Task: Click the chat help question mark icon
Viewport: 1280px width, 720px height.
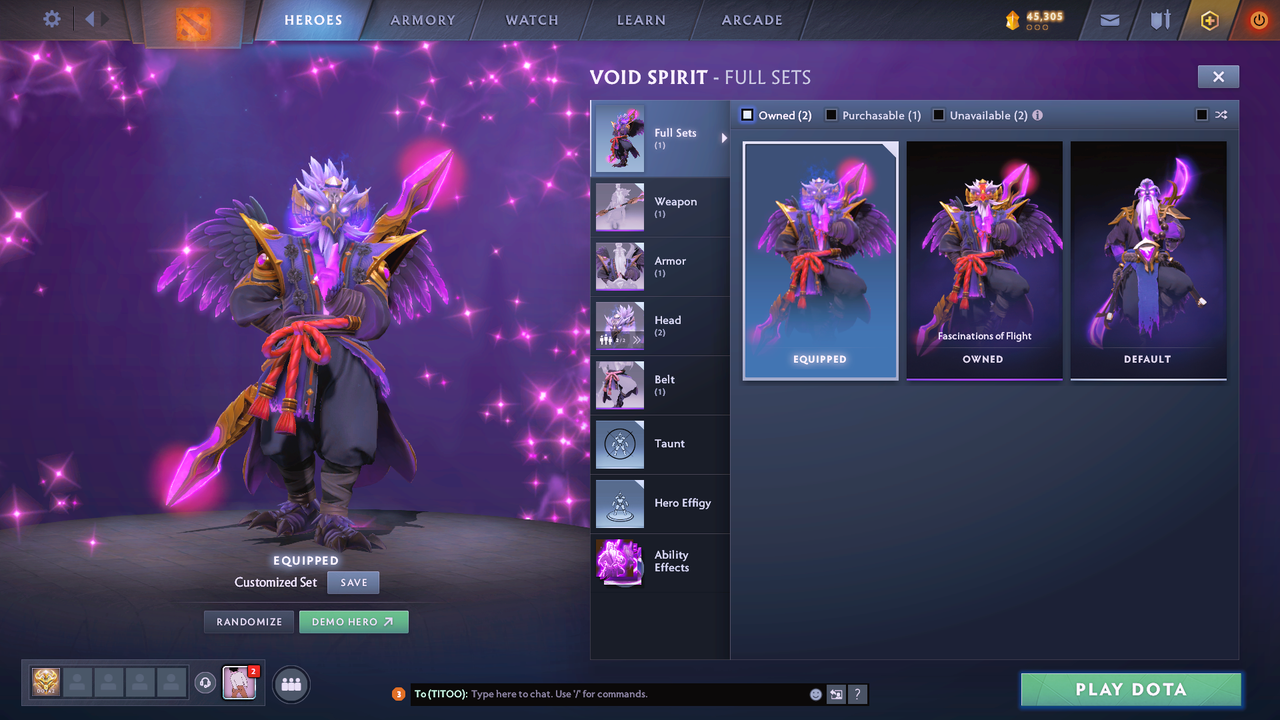Action: [x=858, y=693]
